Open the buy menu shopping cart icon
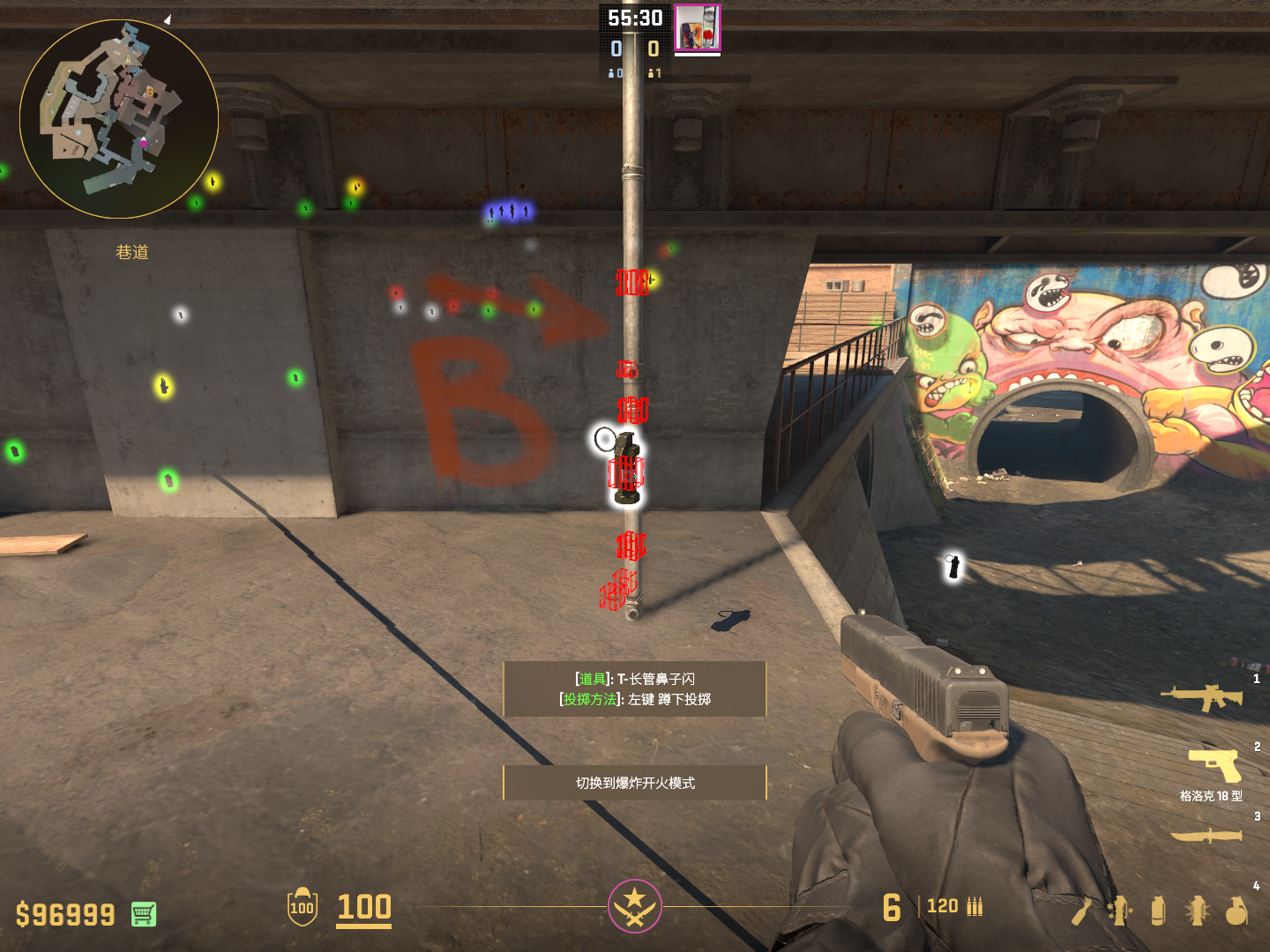Viewport: 1270px width, 952px height. pos(144,914)
